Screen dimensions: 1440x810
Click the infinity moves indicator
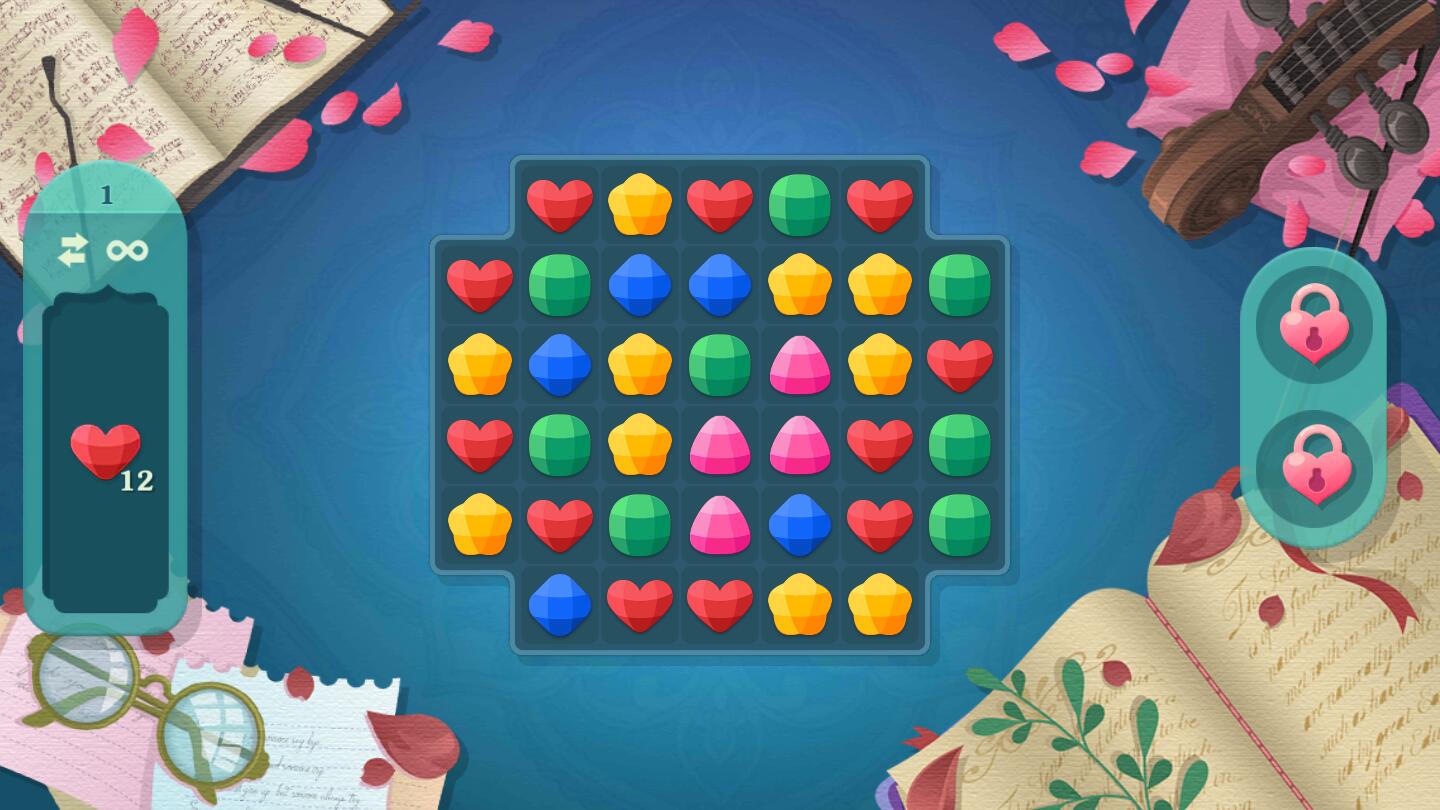point(126,250)
